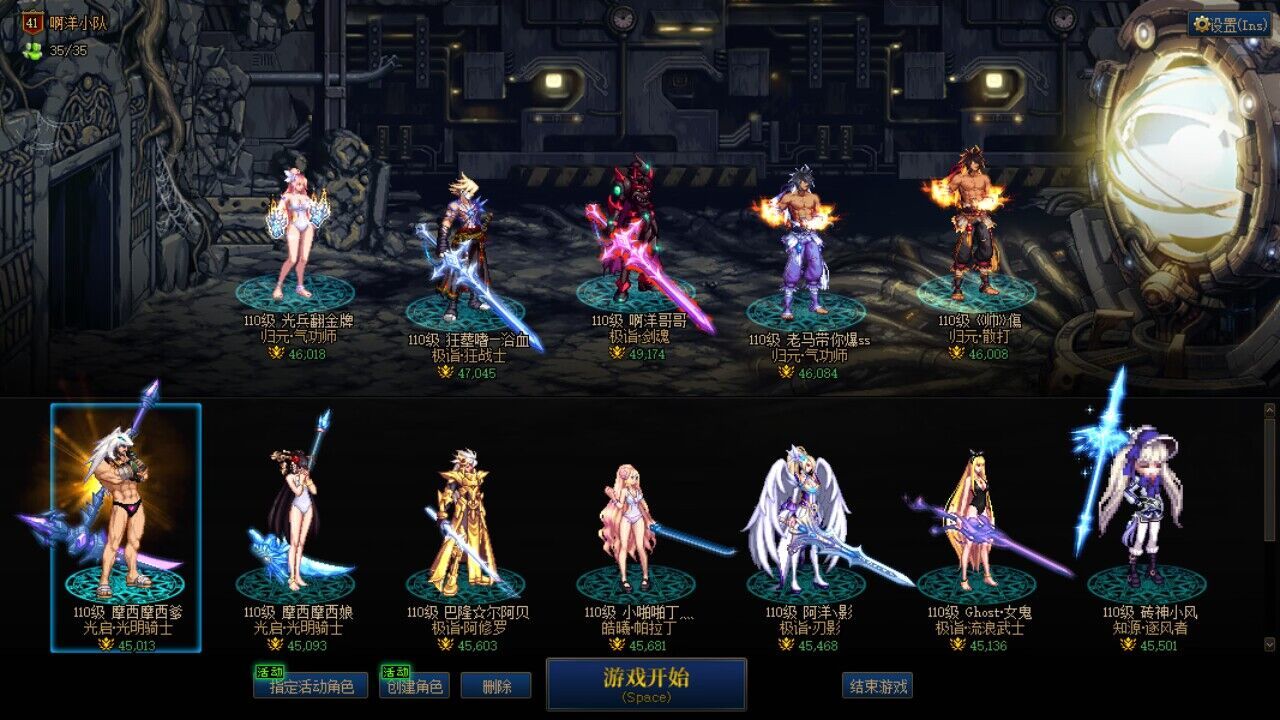This screenshot has width=1280, height=720.
Task: Pick the 气功师 character 光兵翻金牌
Action: pos(295,240)
